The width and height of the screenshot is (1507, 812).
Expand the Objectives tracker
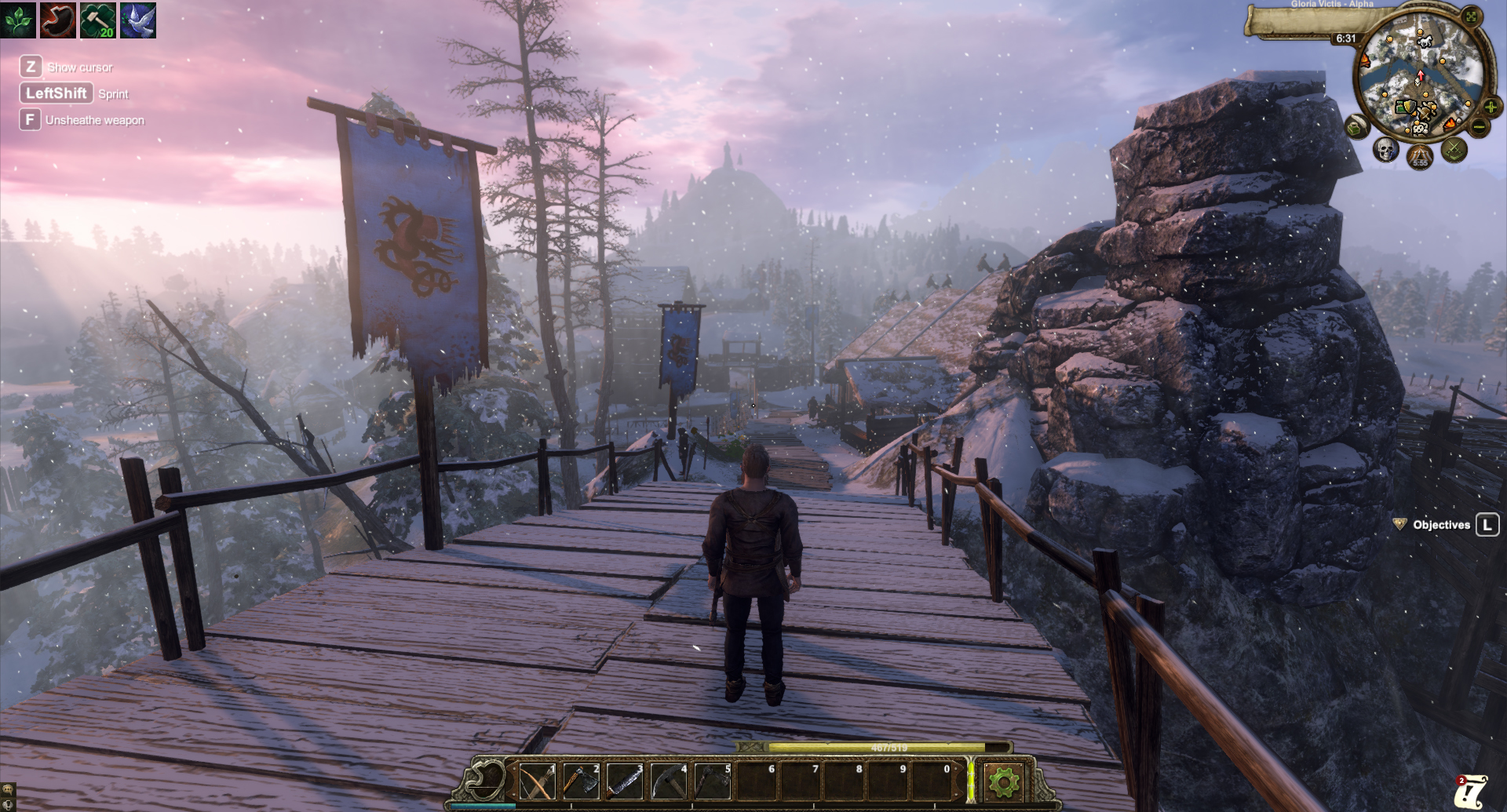click(1441, 525)
